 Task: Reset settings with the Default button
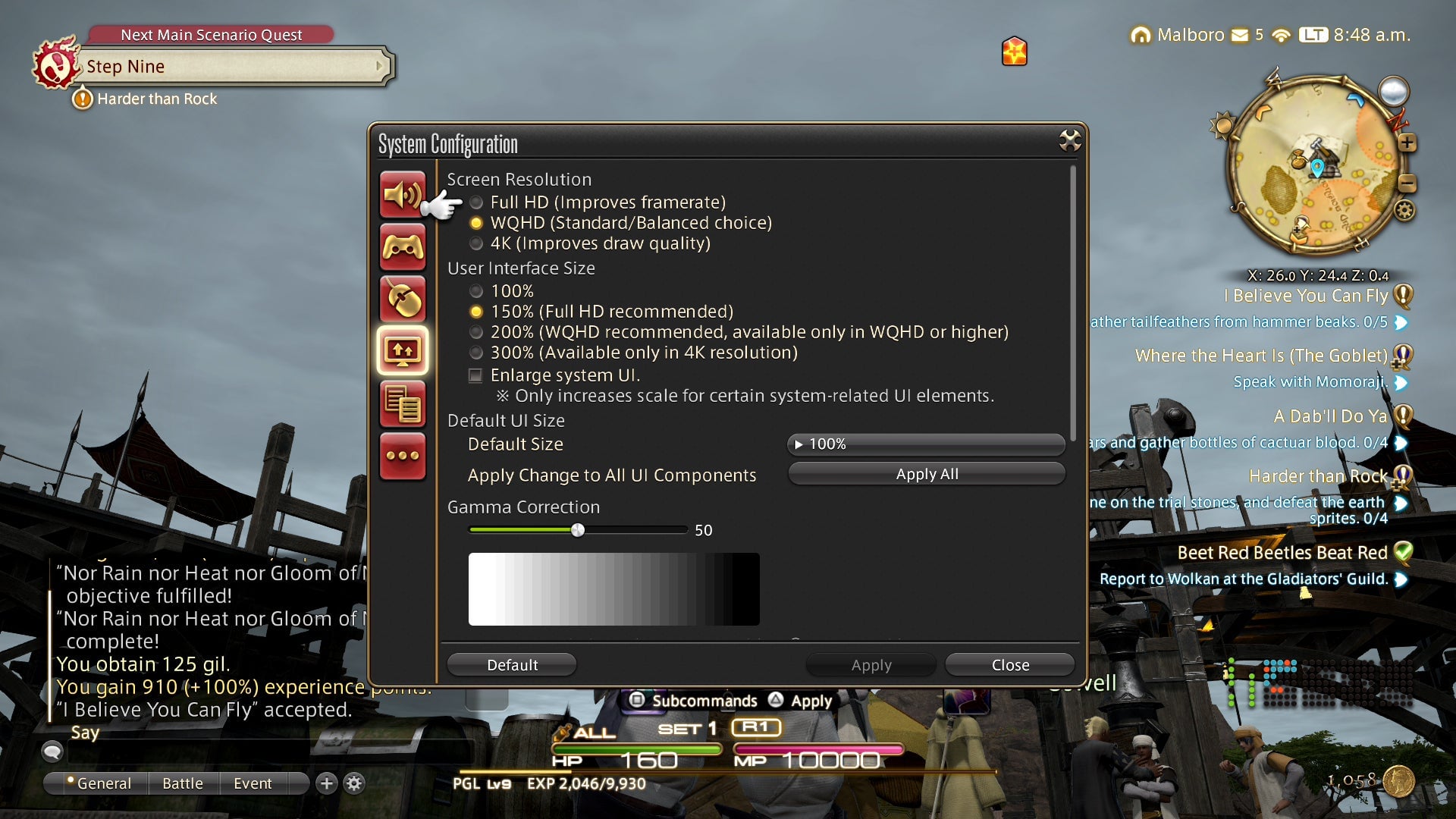512,665
